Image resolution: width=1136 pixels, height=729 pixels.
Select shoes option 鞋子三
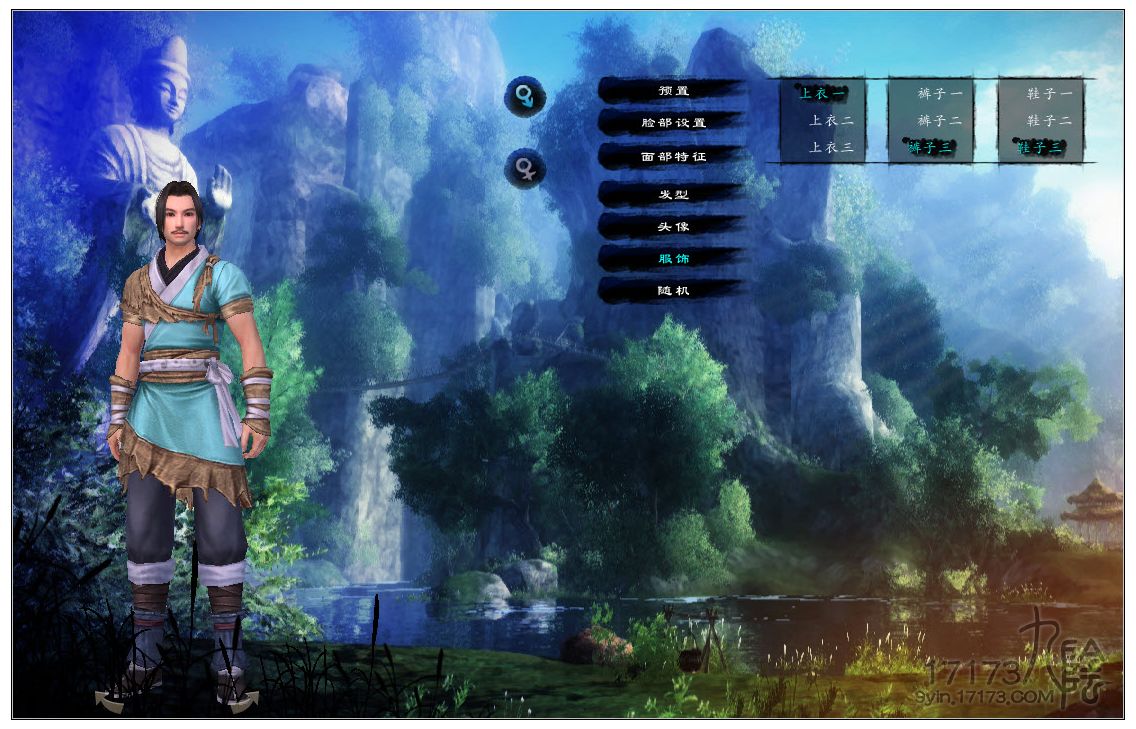[x=1040, y=148]
